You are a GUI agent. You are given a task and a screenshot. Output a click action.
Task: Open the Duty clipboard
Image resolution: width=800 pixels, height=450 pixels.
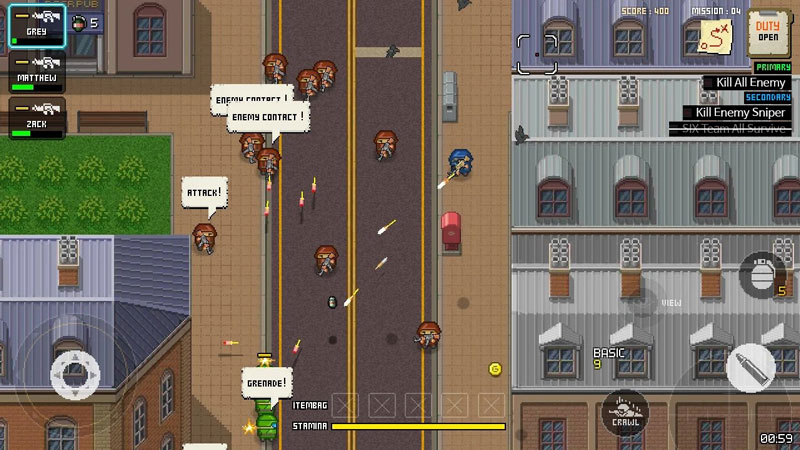point(768,31)
